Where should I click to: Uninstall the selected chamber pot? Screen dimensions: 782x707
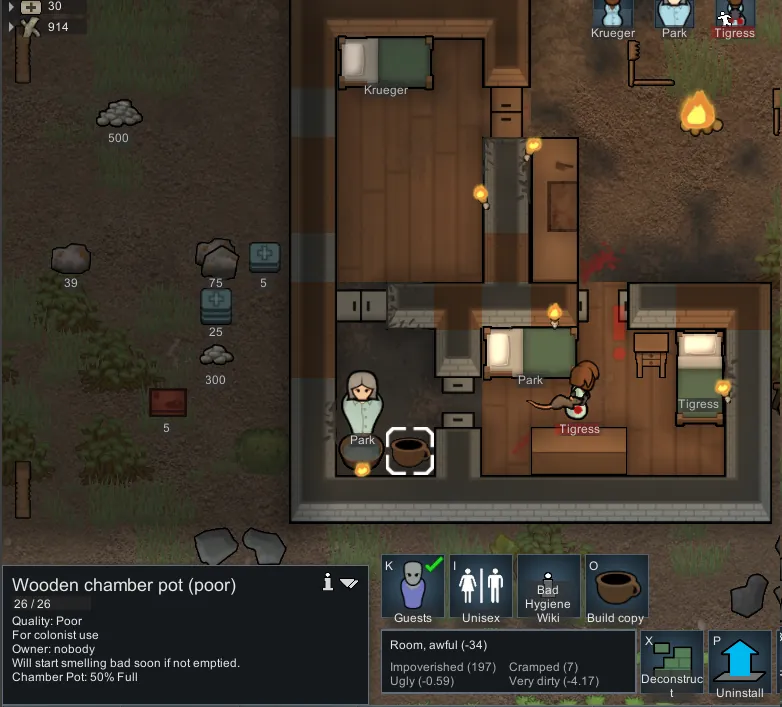tap(740, 663)
